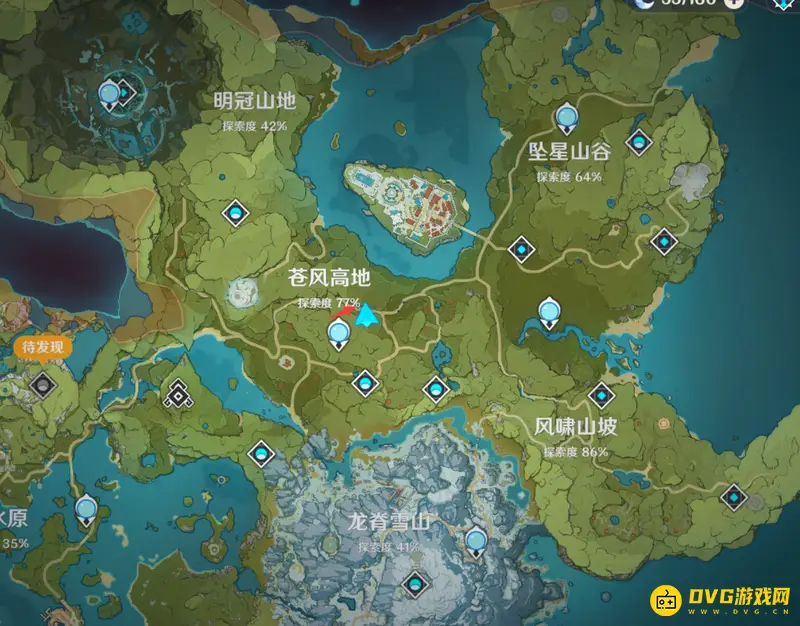This screenshot has height=626, width=800.
Task: Select the teleport waypoint above 风啸山坡 label
Action: [600, 394]
